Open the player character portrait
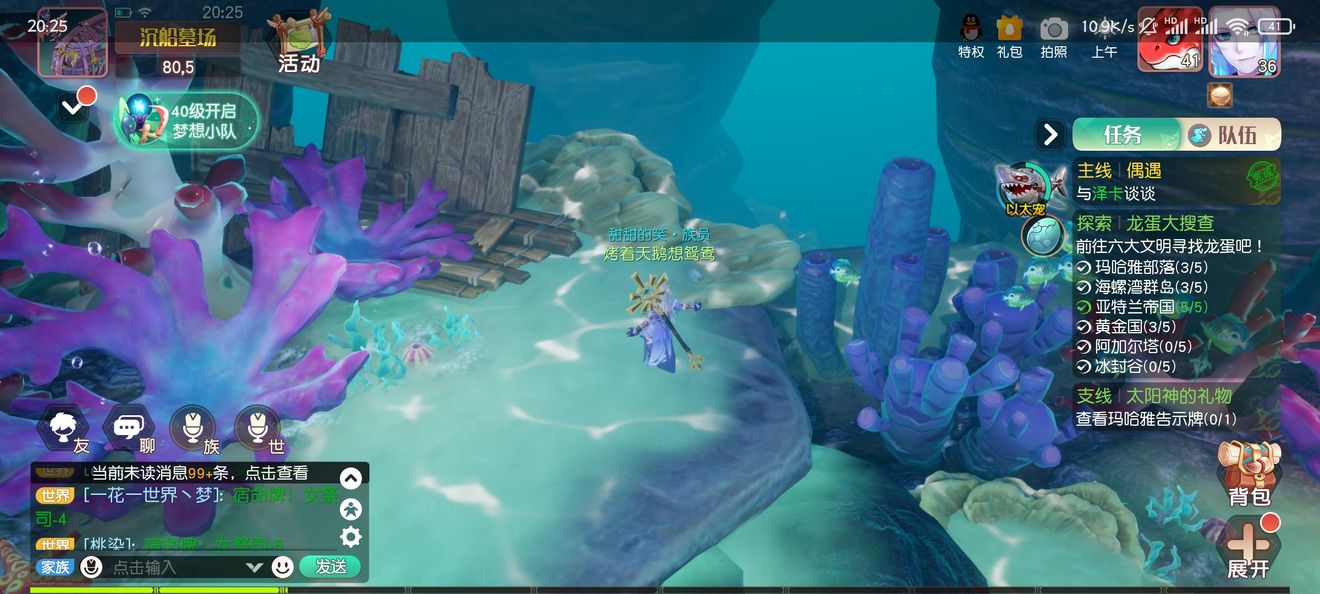The image size is (1320, 594). click(1244, 42)
